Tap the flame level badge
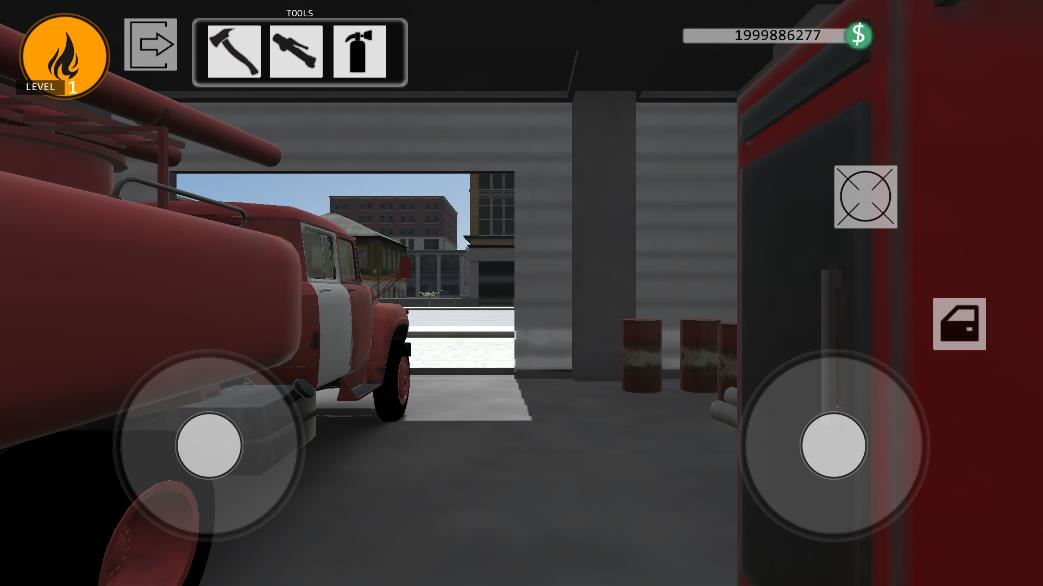Image resolution: width=1043 pixels, height=586 pixels. [x=64, y=57]
